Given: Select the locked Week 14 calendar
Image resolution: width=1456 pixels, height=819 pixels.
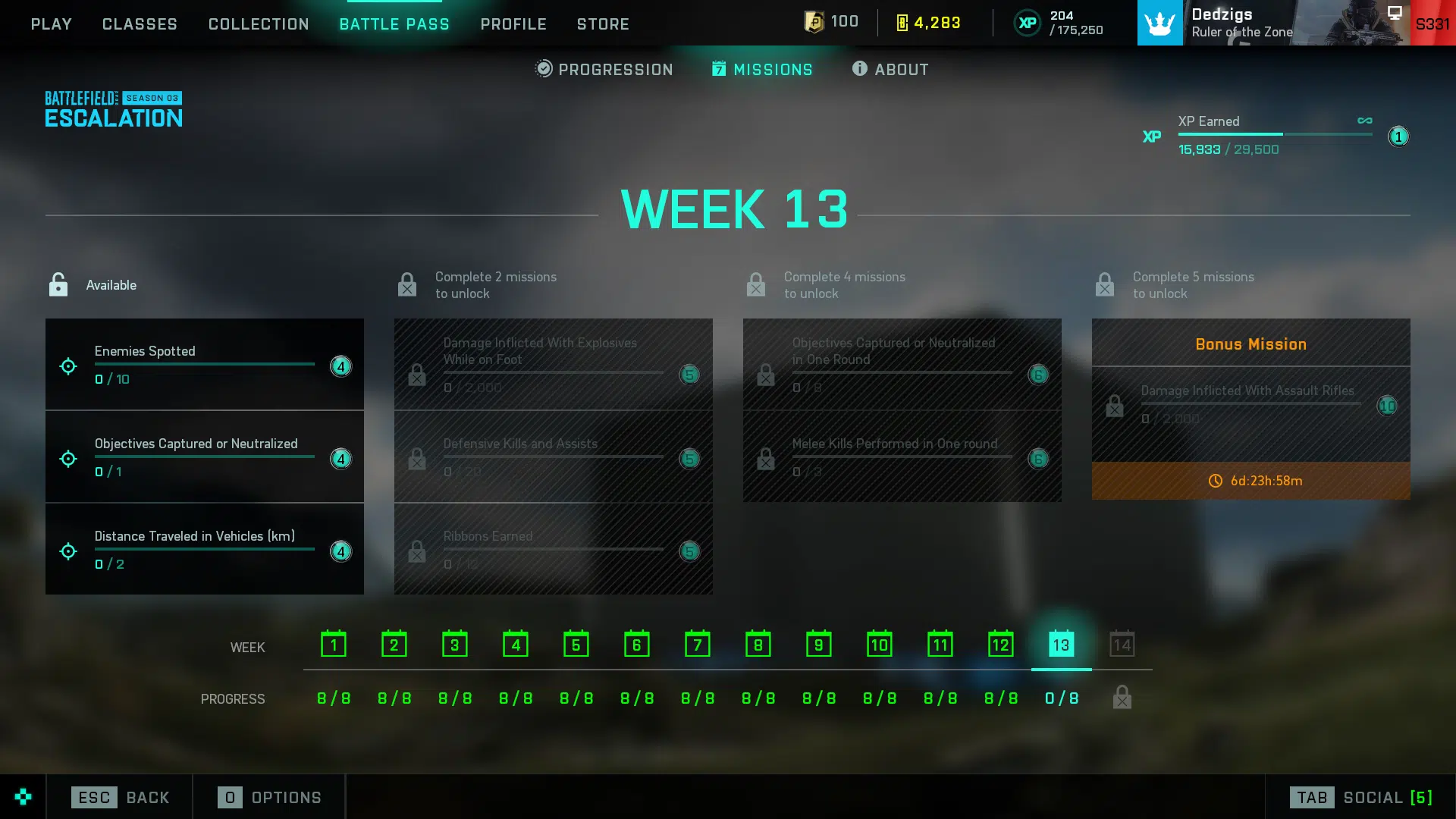Looking at the screenshot, I should point(1122,645).
